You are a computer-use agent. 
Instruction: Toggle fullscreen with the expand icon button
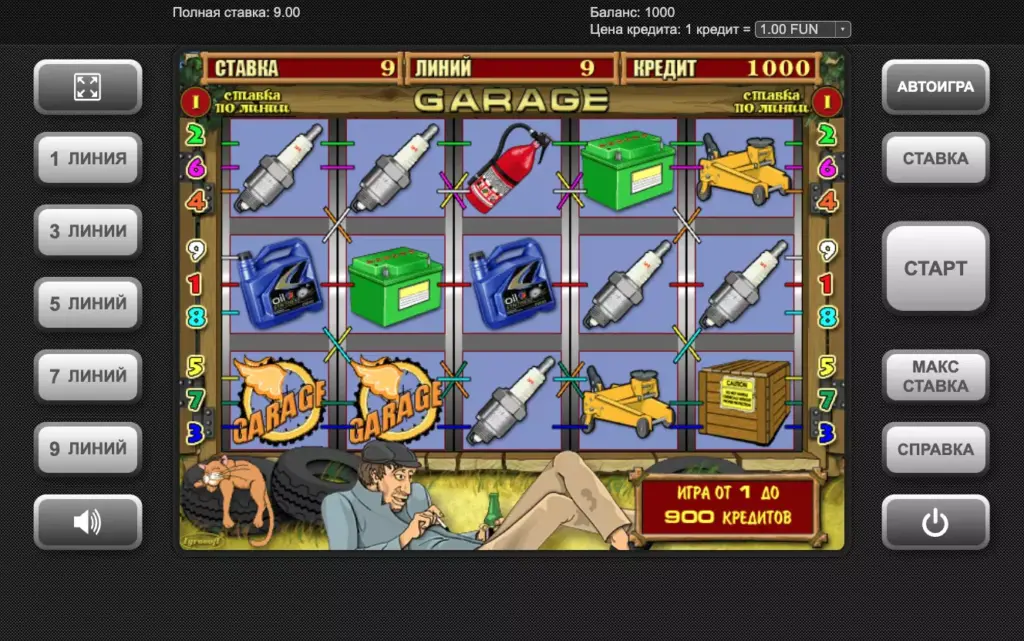[x=88, y=87]
